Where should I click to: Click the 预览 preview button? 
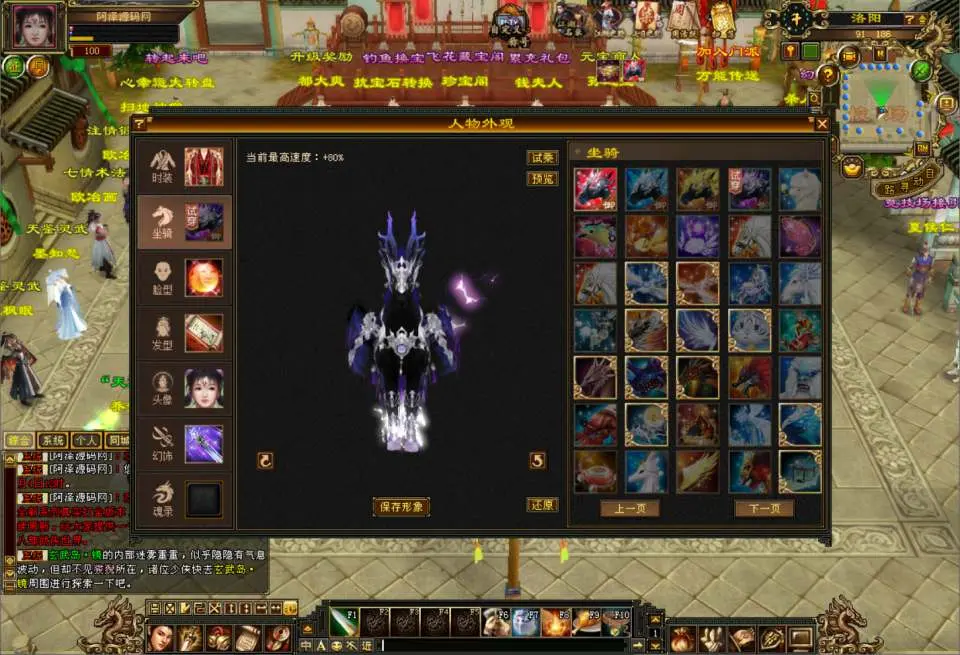pyautogui.click(x=542, y=179)
